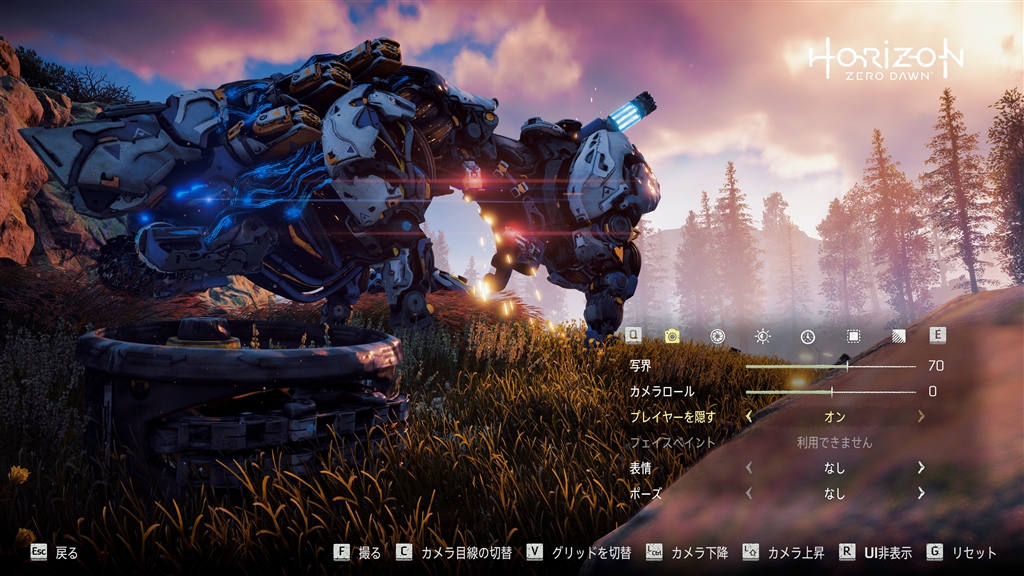Click the カメラロール camera roll slider

(x=830, y=391)
